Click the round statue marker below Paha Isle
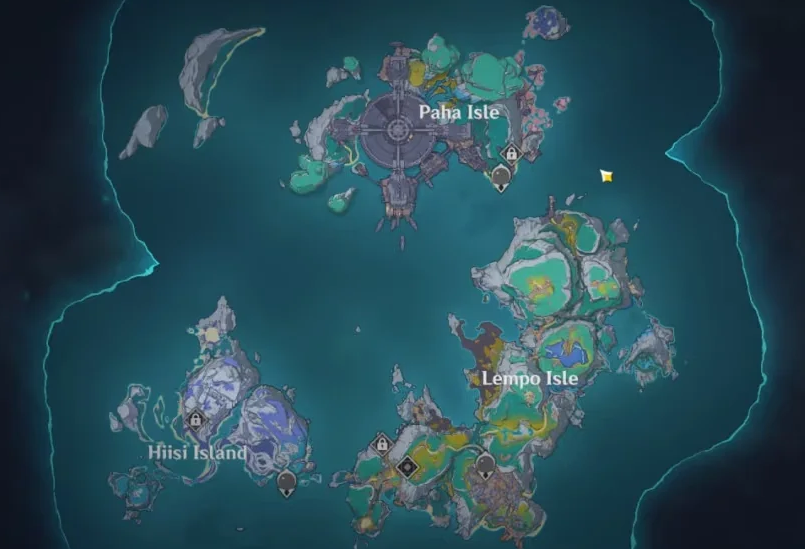The height and width of the screenshot is (549, 805). point(501,178)
